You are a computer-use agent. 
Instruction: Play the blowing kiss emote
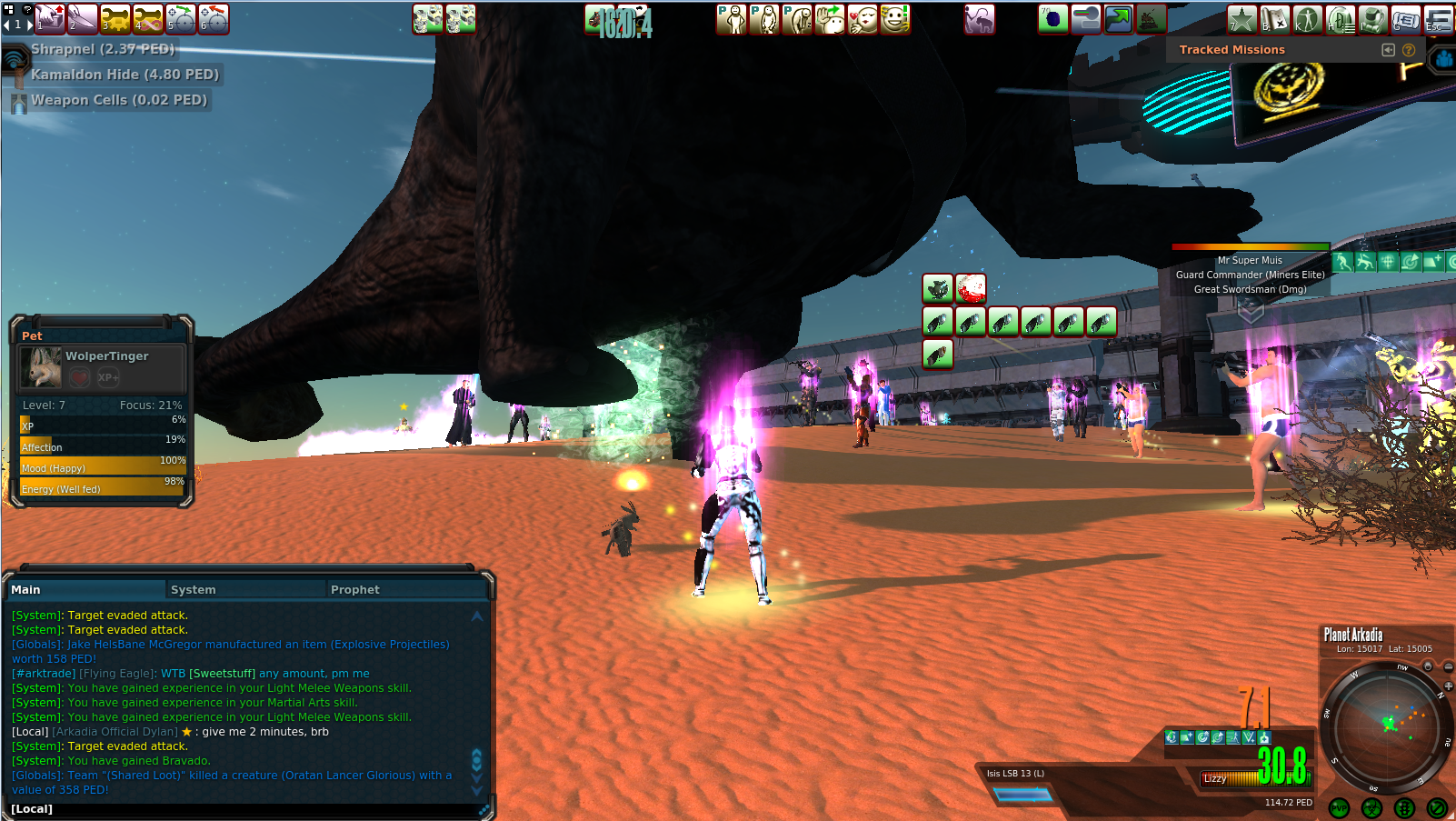[x=863, y=19]
